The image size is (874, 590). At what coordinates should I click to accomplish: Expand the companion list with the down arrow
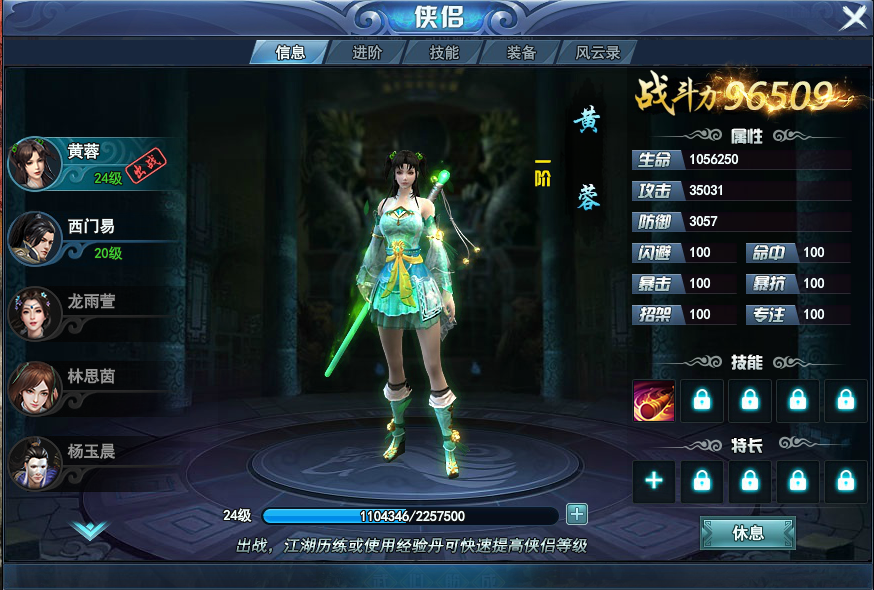89,528
